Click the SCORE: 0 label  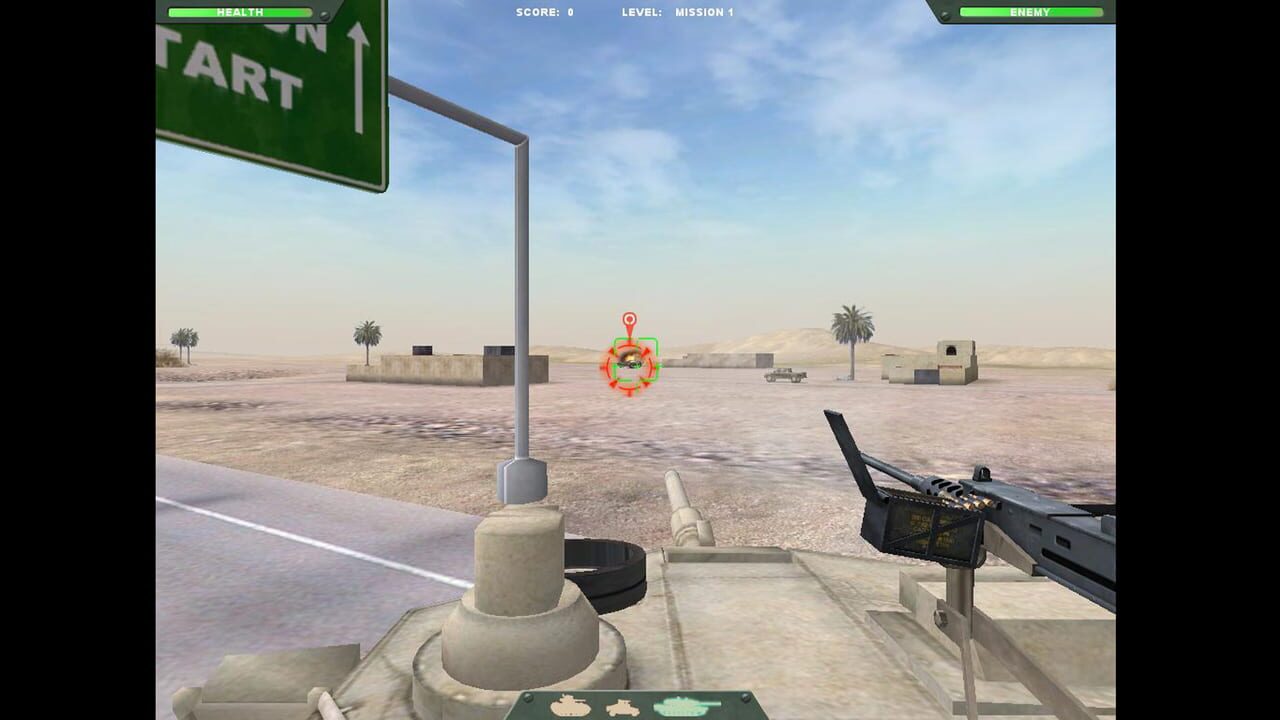click(x=545, y=13)
